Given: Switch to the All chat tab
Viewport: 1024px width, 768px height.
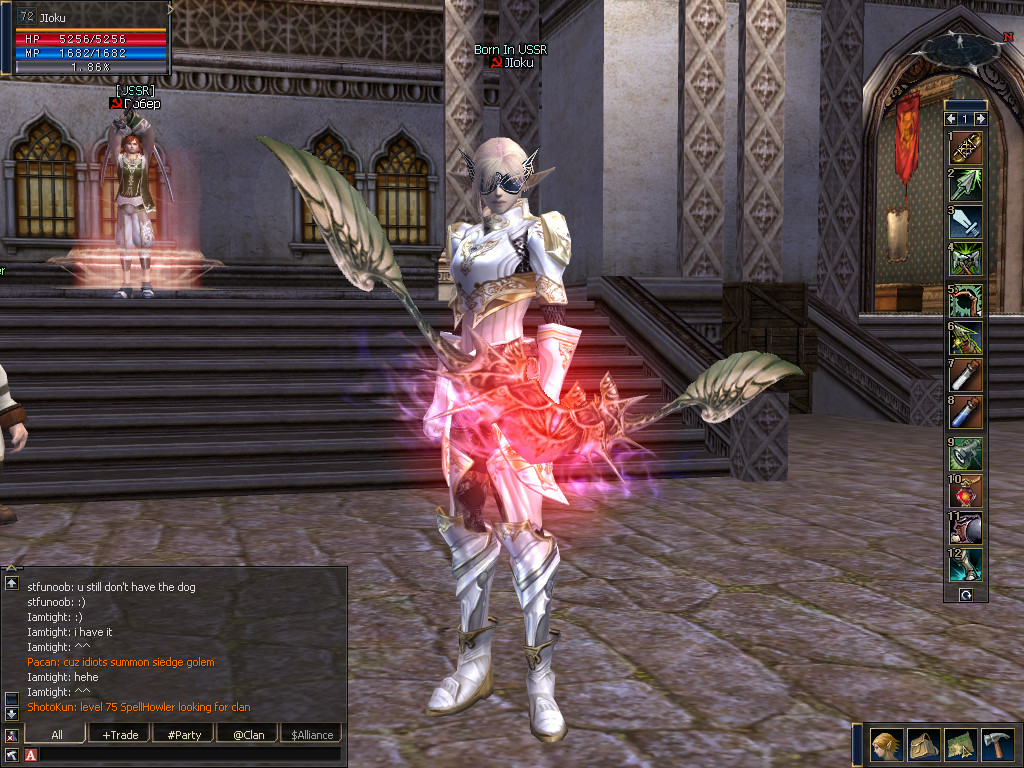Looking at the screenshot, I should [57, 735].
